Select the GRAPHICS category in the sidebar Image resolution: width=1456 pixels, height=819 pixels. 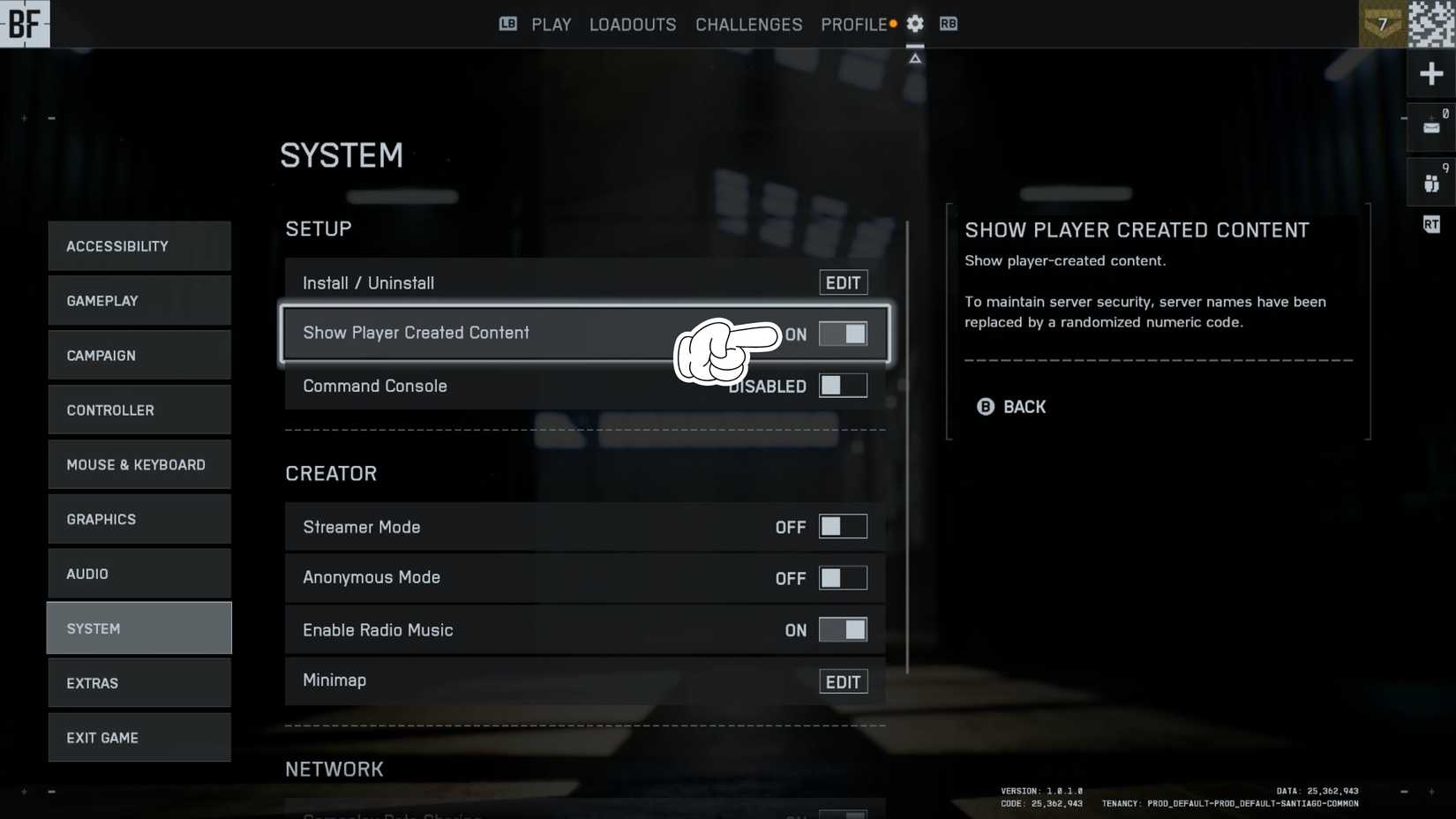(x=139, y=519)
